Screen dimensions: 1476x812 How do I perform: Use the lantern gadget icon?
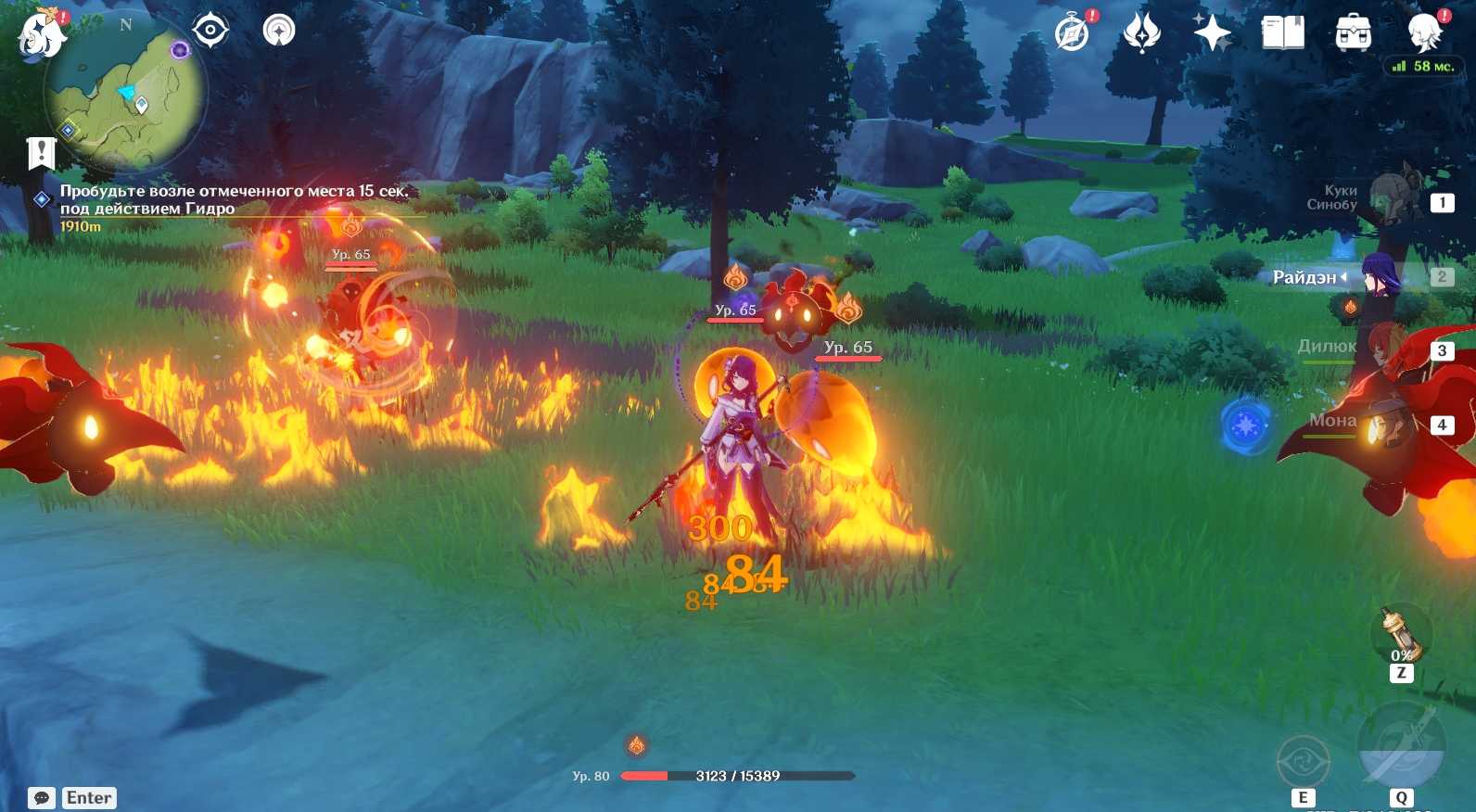(x=1400, y=634)
